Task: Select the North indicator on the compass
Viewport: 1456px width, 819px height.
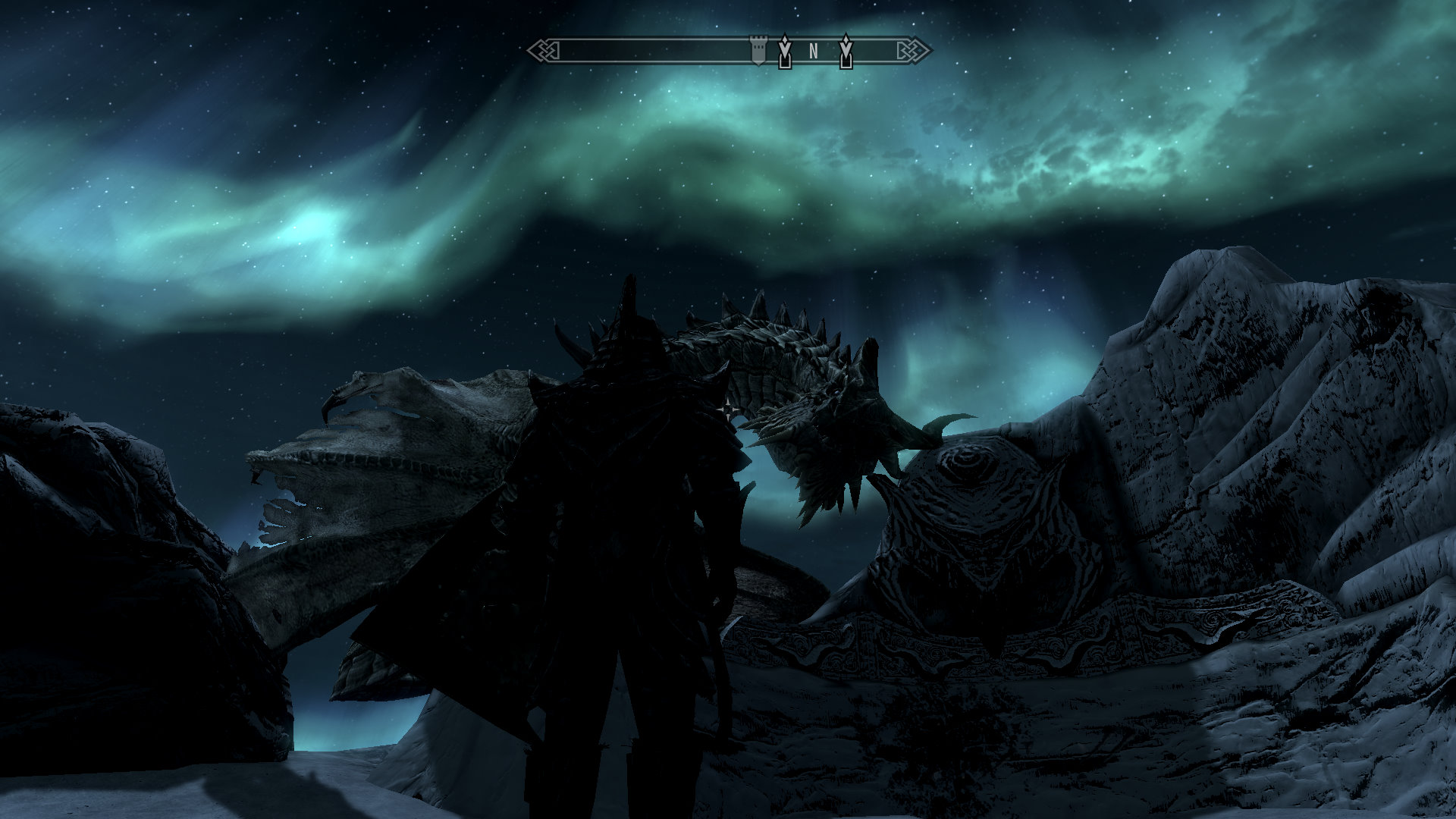Action: pos(814,52)
